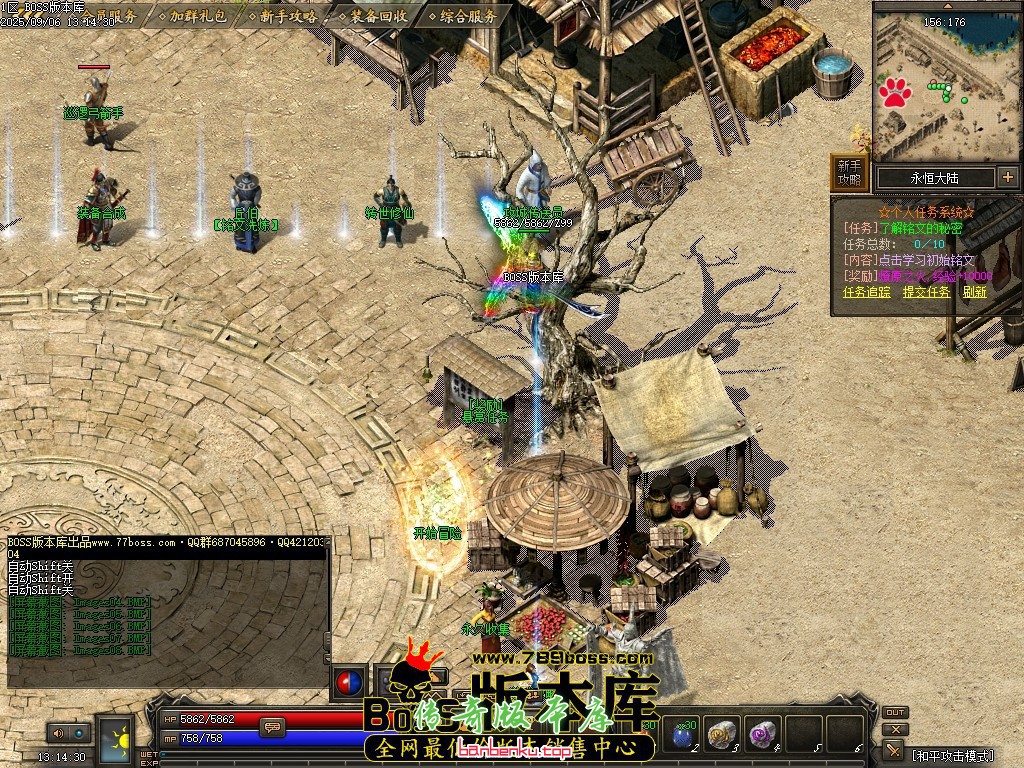This screenshot has width=1024, height=768.
Task: Open the chat bubble button on the HP bar
Action: [x=270, y=727]
